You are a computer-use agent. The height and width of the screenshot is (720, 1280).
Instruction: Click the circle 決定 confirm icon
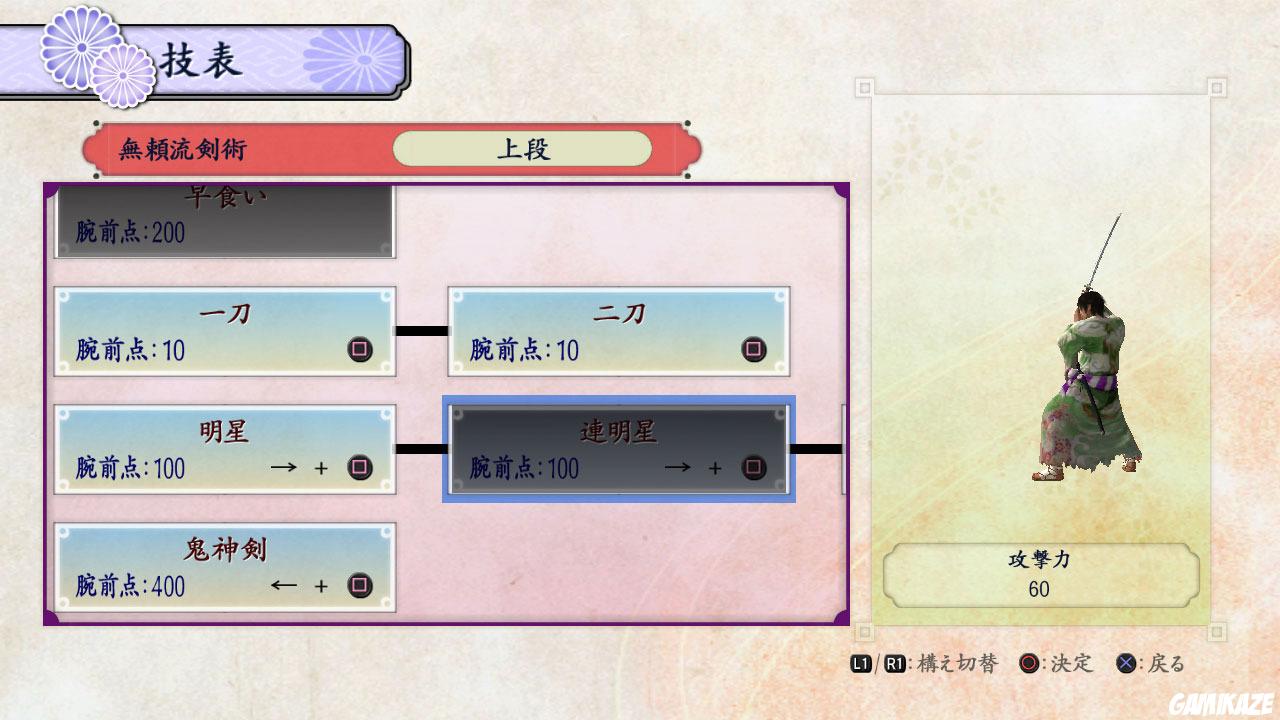point(1027,663)
